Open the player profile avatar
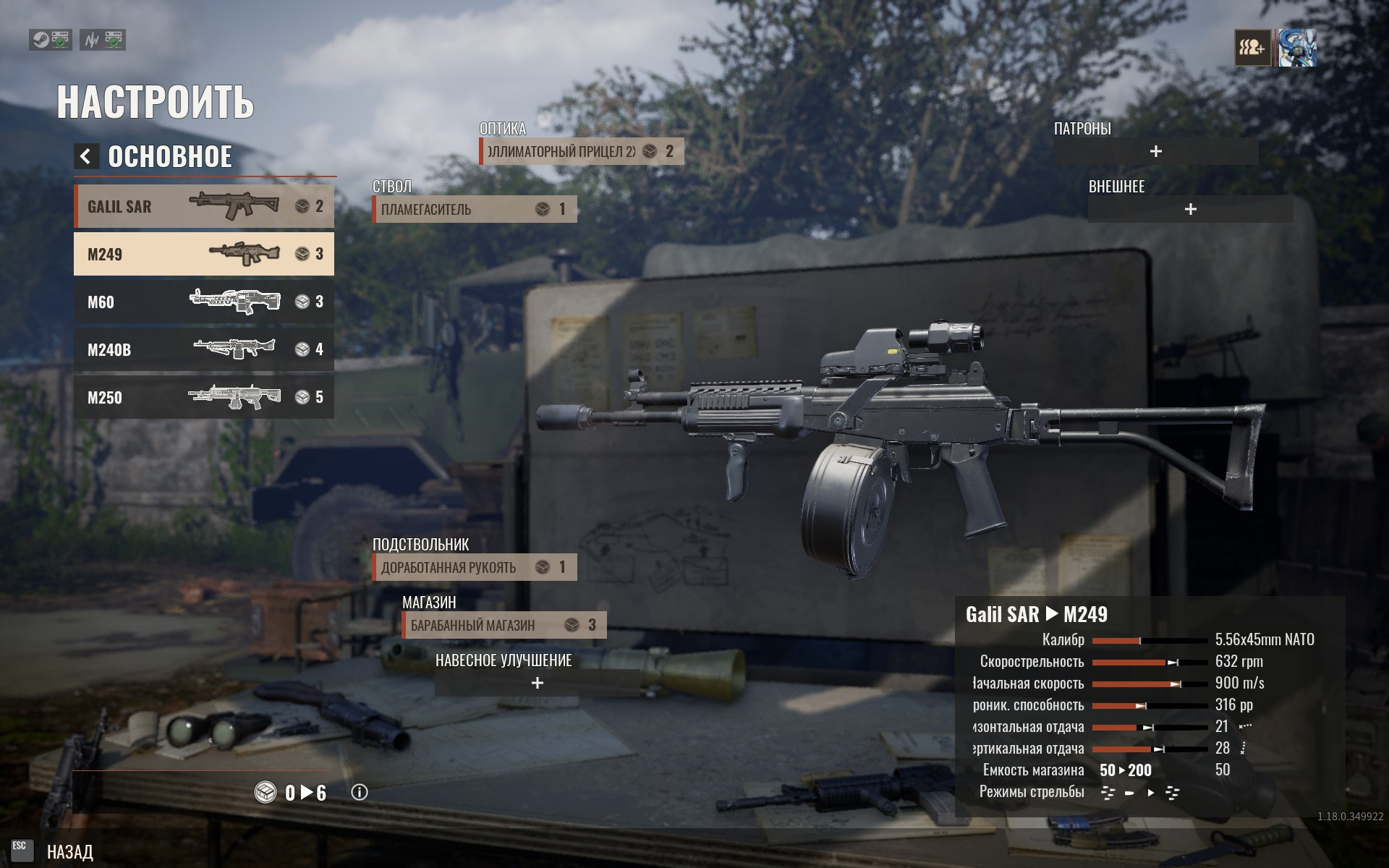 click(x=1297, y=48)
